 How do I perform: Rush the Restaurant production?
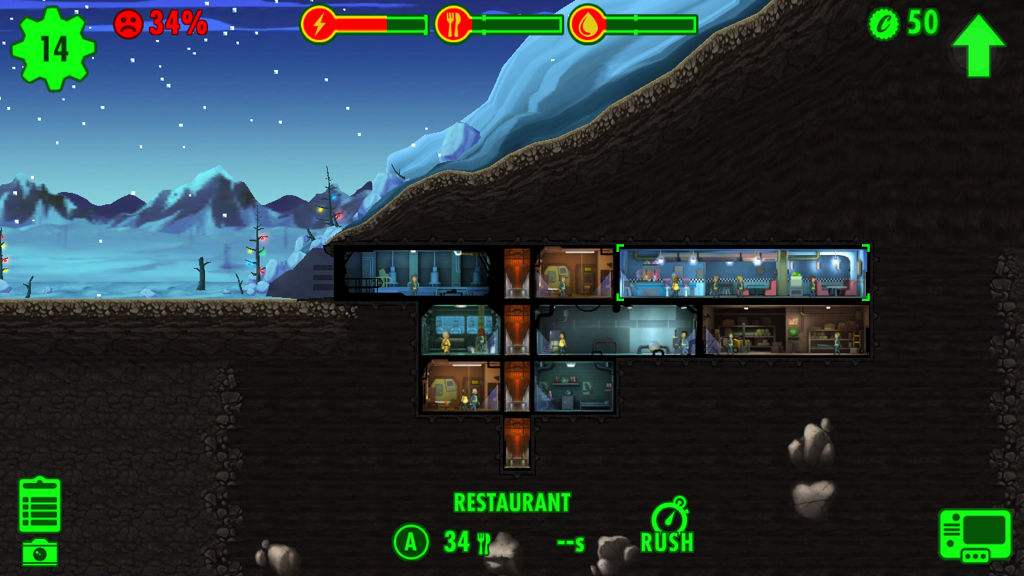click(667, 526)
